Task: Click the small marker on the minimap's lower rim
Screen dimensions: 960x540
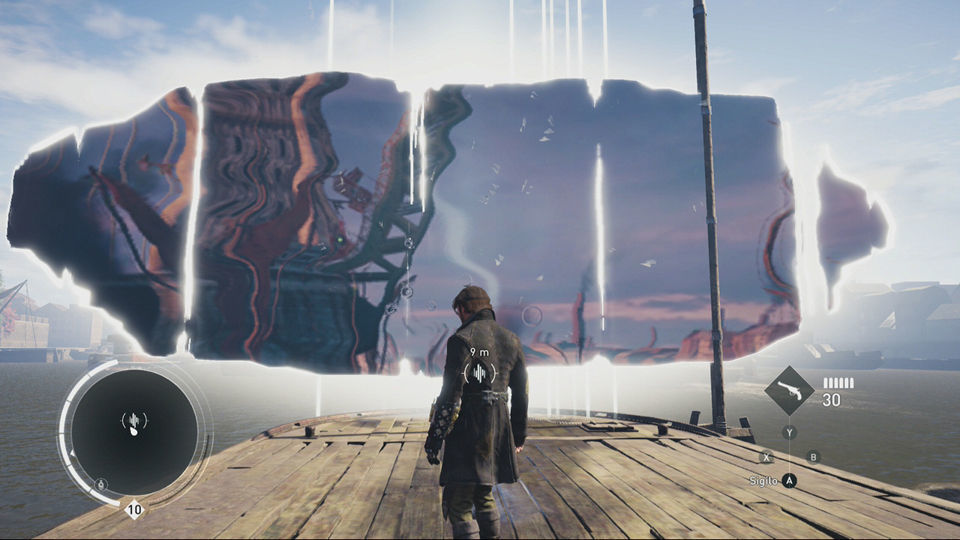Action: pos(100,485)
